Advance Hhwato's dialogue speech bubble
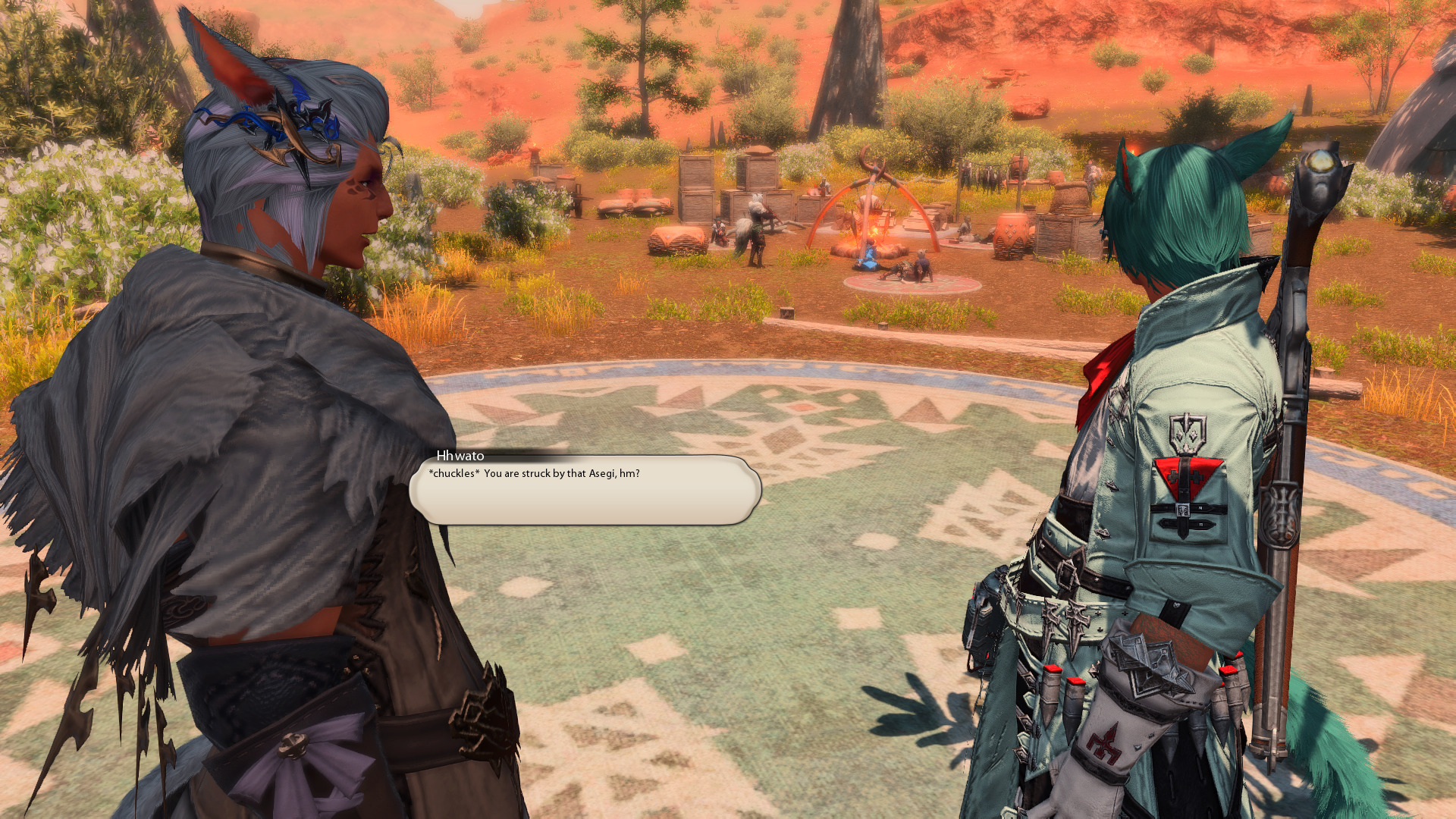The image size is (1456, 819). (585, 490)
